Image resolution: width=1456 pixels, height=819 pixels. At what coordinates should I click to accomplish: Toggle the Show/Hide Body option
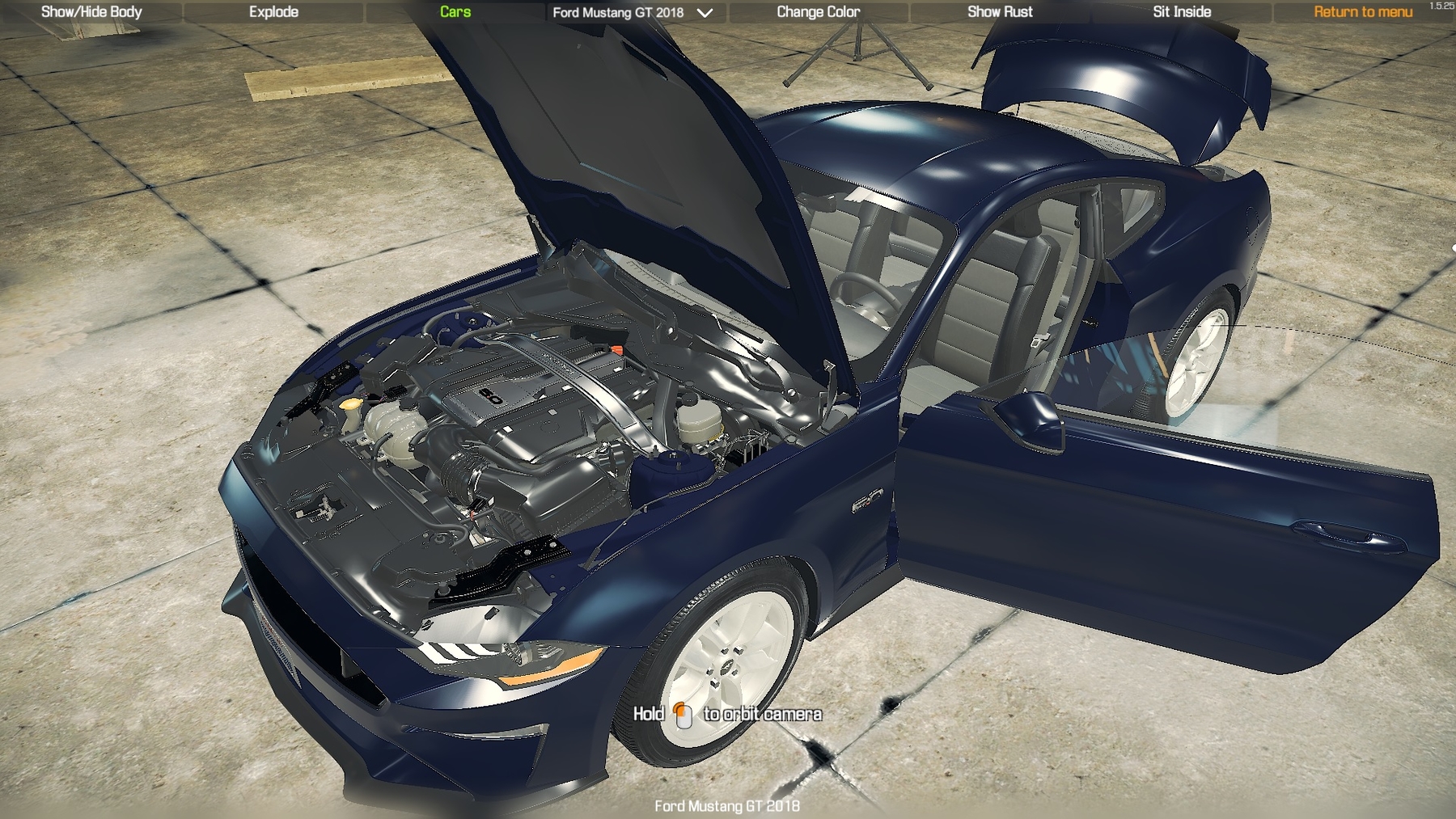pyautogui.click(x=91, y=12)
